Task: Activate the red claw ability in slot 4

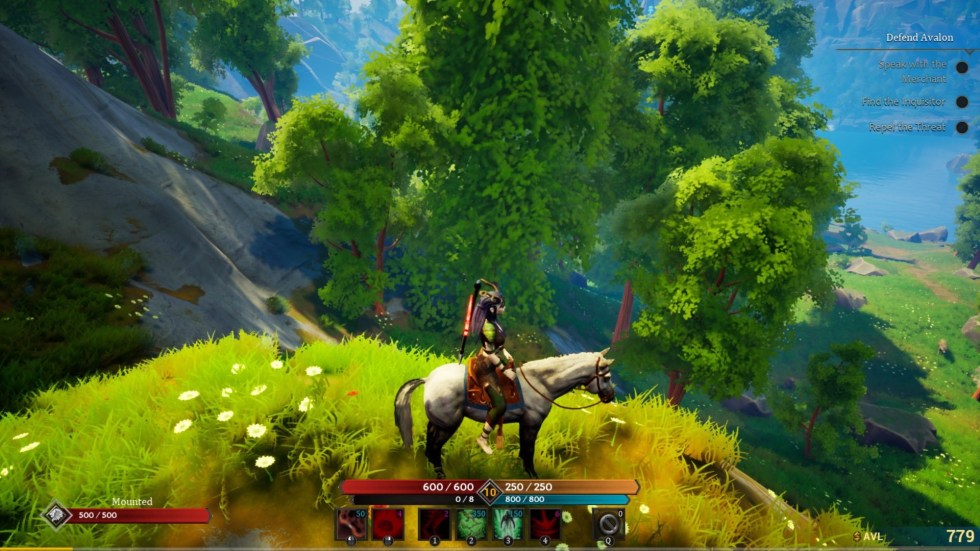Action: click(x=545, y=524)
